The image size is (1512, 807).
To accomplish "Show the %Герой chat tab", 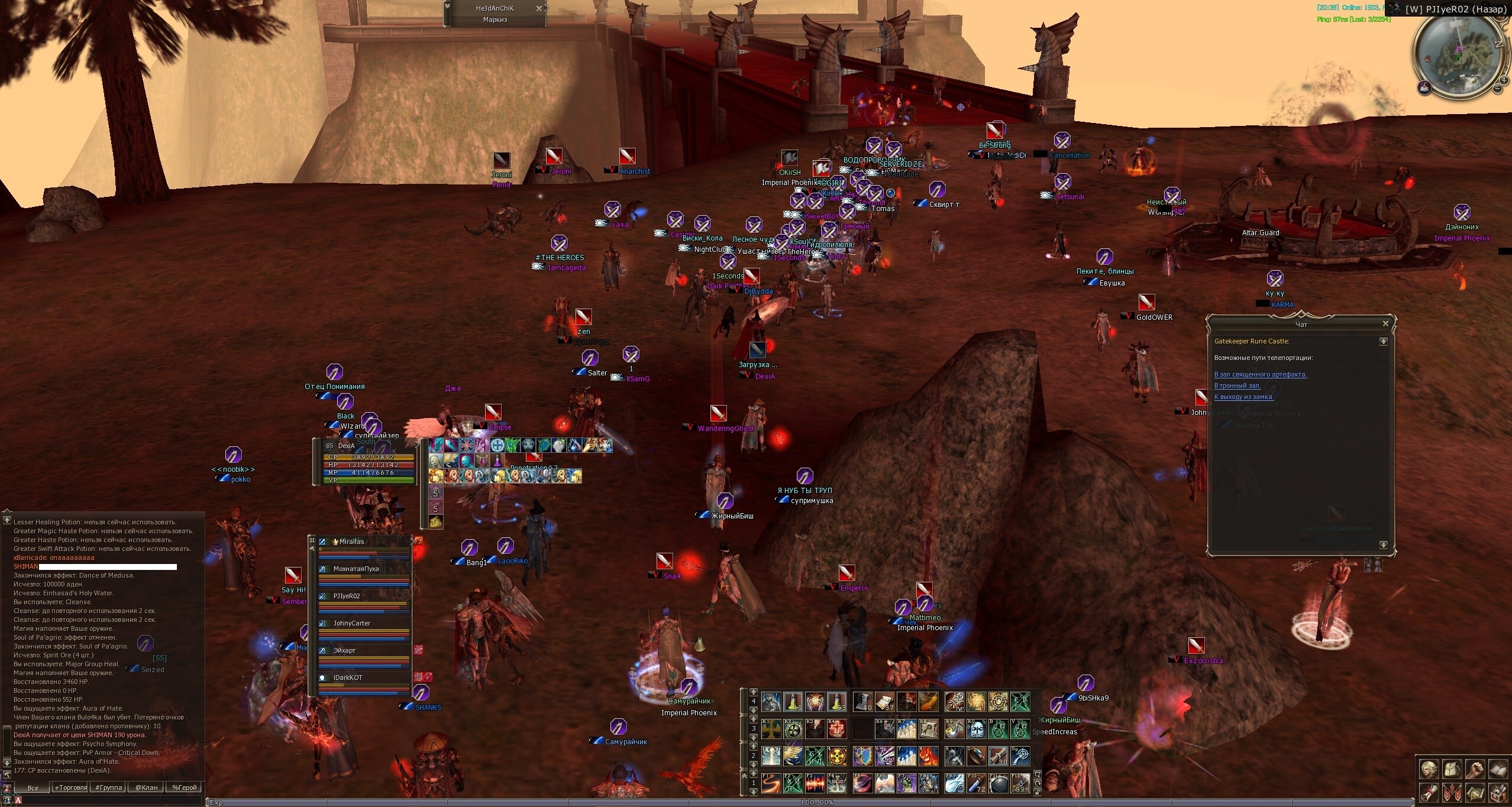I will 184,787.
